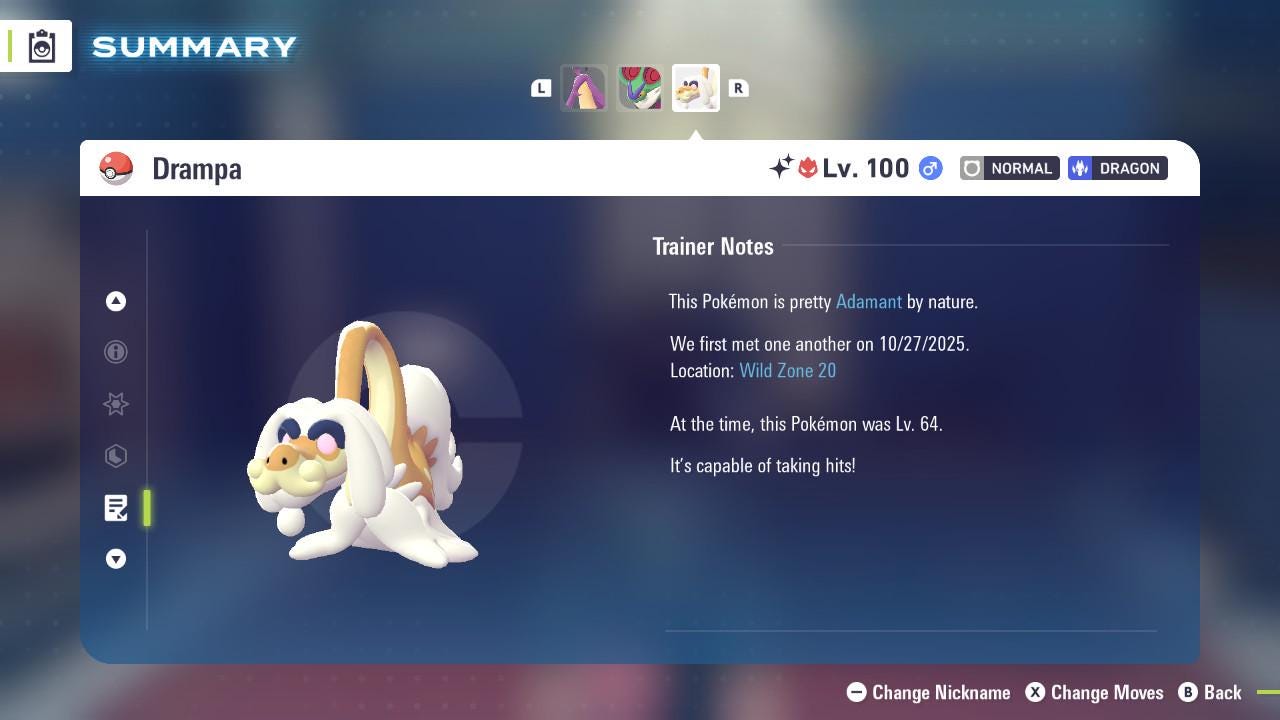The image size is (1280, 720).
Task: Select the Drampa party thumbnail tab
Action: coord(696,87)
